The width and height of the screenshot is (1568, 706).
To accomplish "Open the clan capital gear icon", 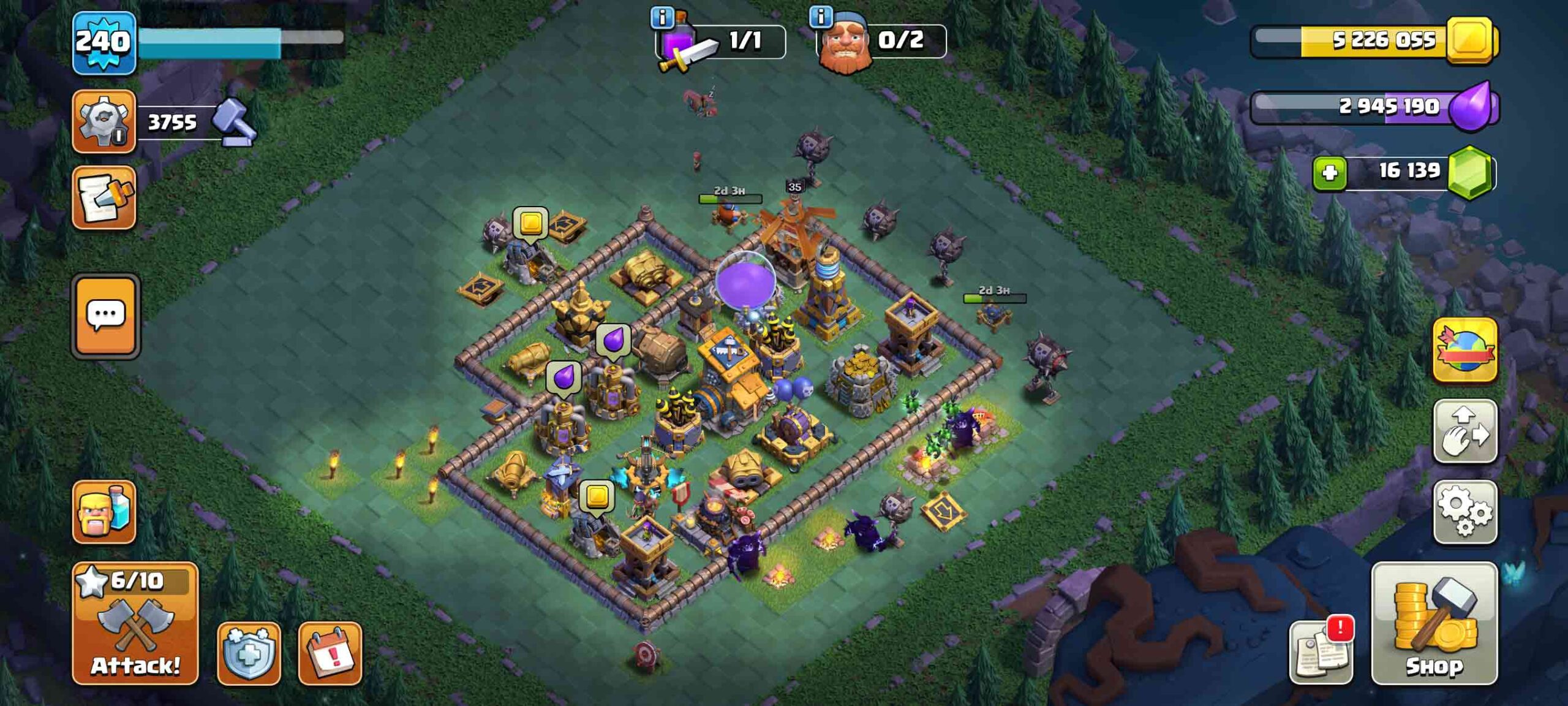I will coord(104,121).
